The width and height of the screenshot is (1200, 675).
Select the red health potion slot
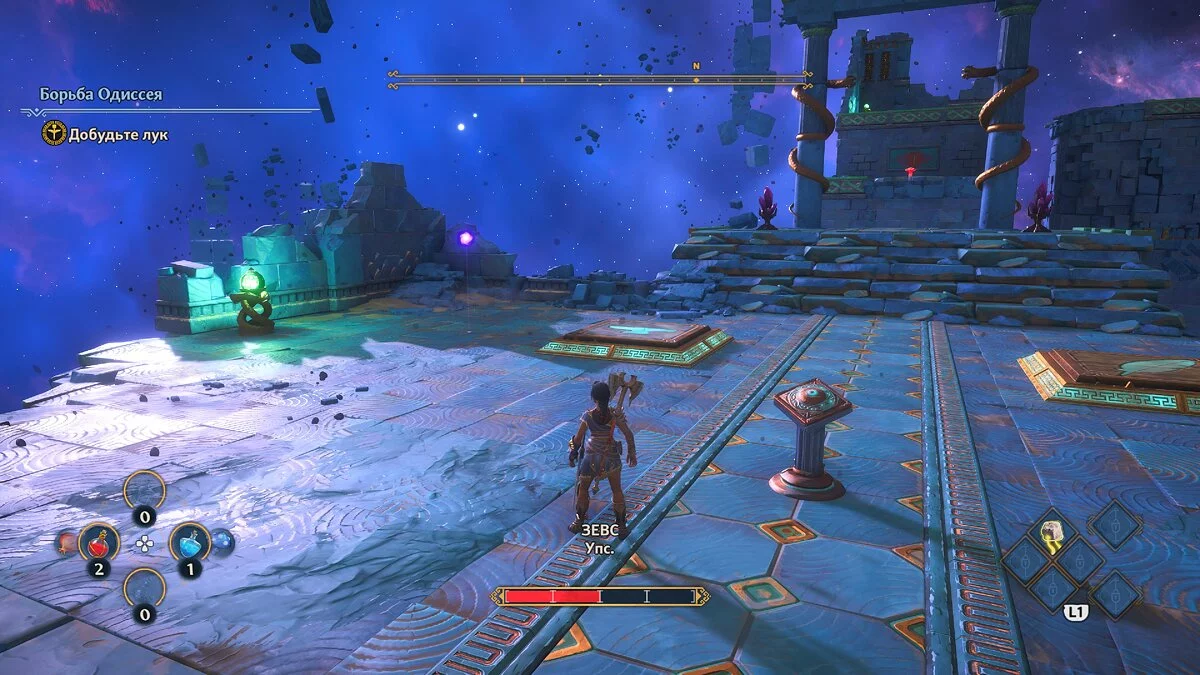coord(98,542)
